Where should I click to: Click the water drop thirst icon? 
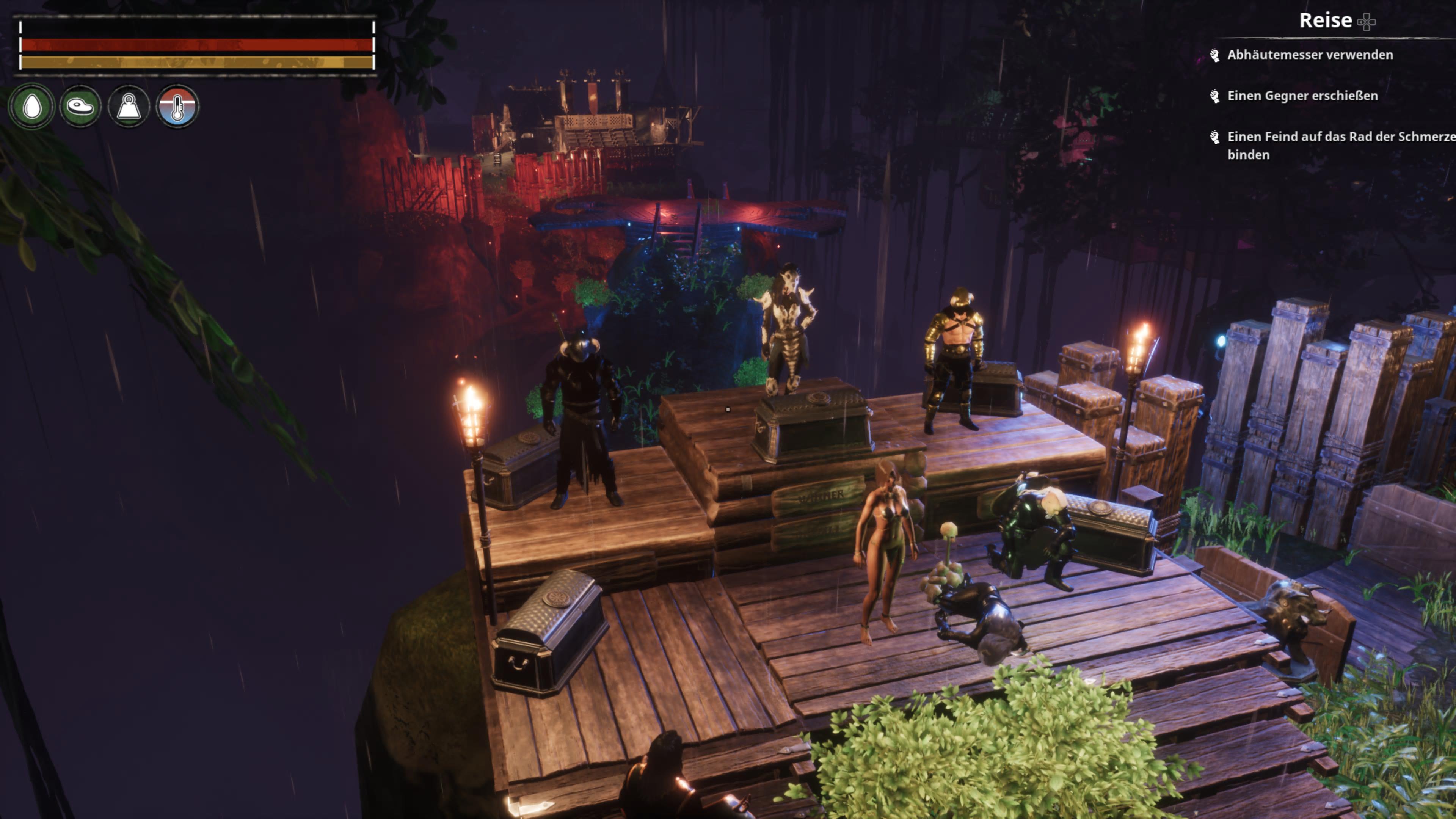point(32,106)
